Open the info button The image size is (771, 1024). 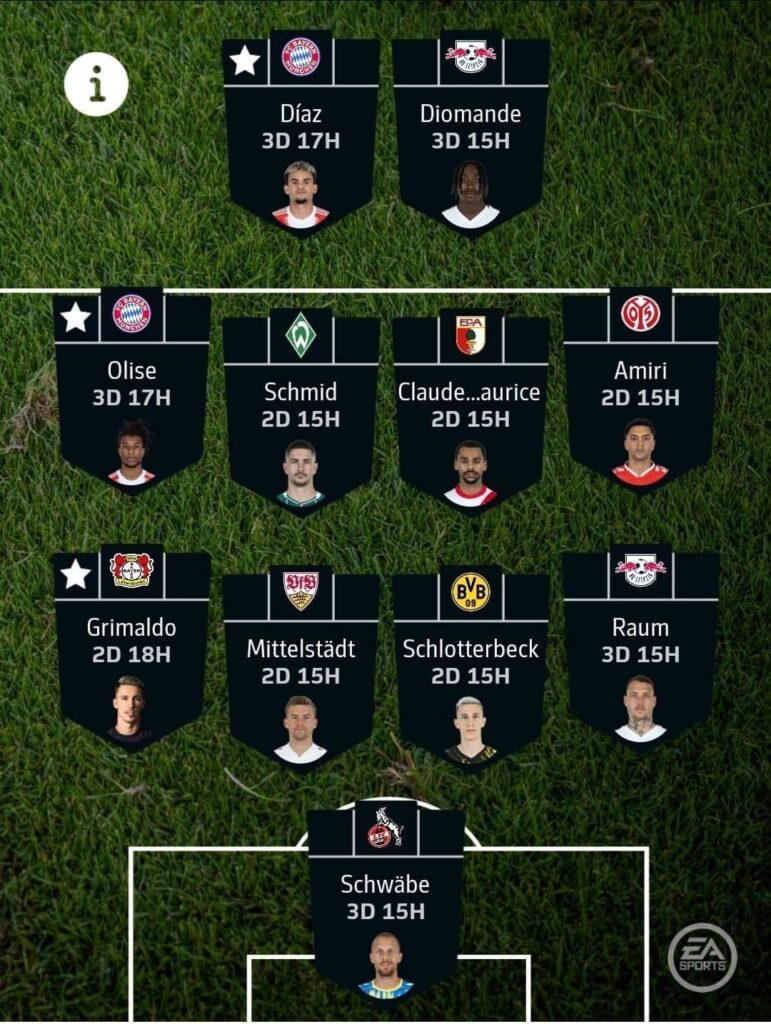pos(96,85)
